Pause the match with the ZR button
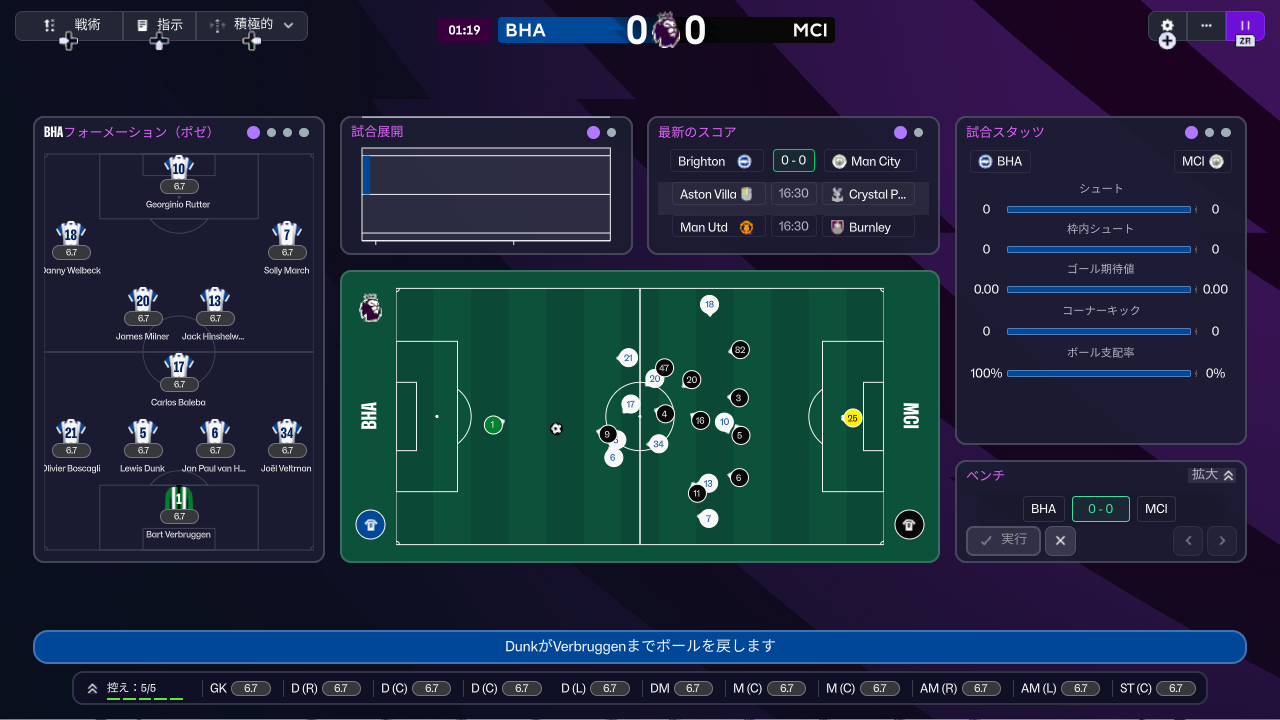1280x720 pixels. click(1244, 26)
